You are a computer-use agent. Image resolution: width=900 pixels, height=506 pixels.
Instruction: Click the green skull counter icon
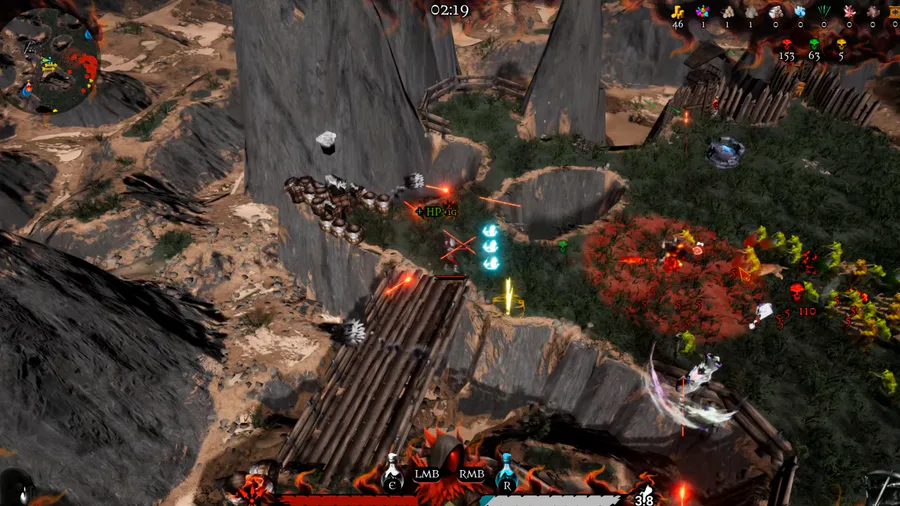(x=813, y=44)
